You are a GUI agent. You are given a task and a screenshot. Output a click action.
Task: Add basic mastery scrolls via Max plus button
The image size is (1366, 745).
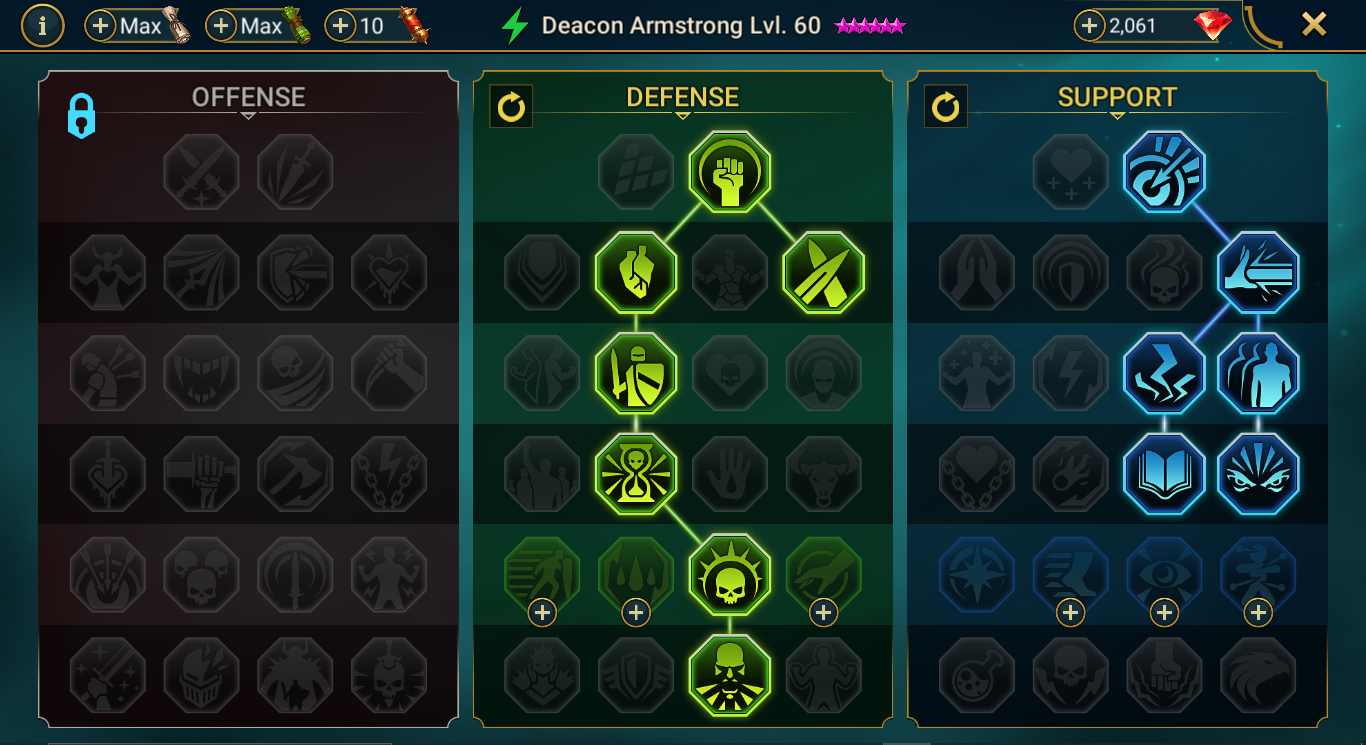(x=102, y=25)
